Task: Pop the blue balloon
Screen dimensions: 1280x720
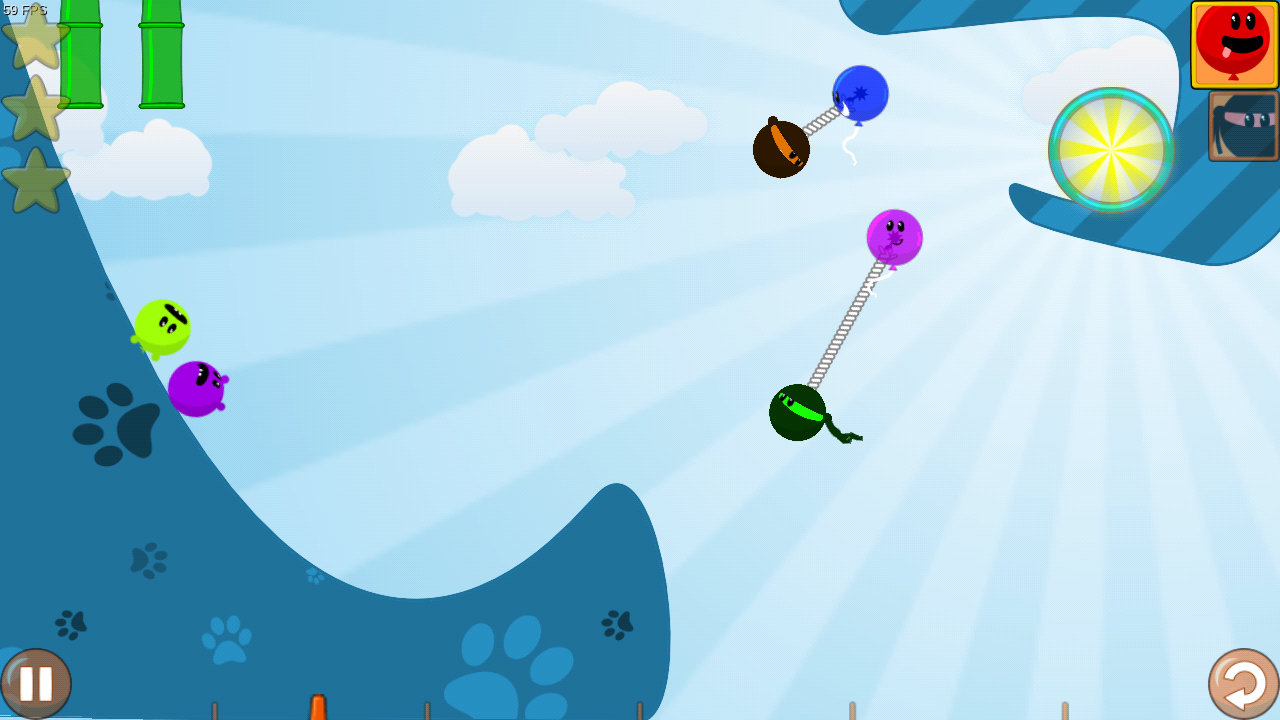Action: coord(860,93)
